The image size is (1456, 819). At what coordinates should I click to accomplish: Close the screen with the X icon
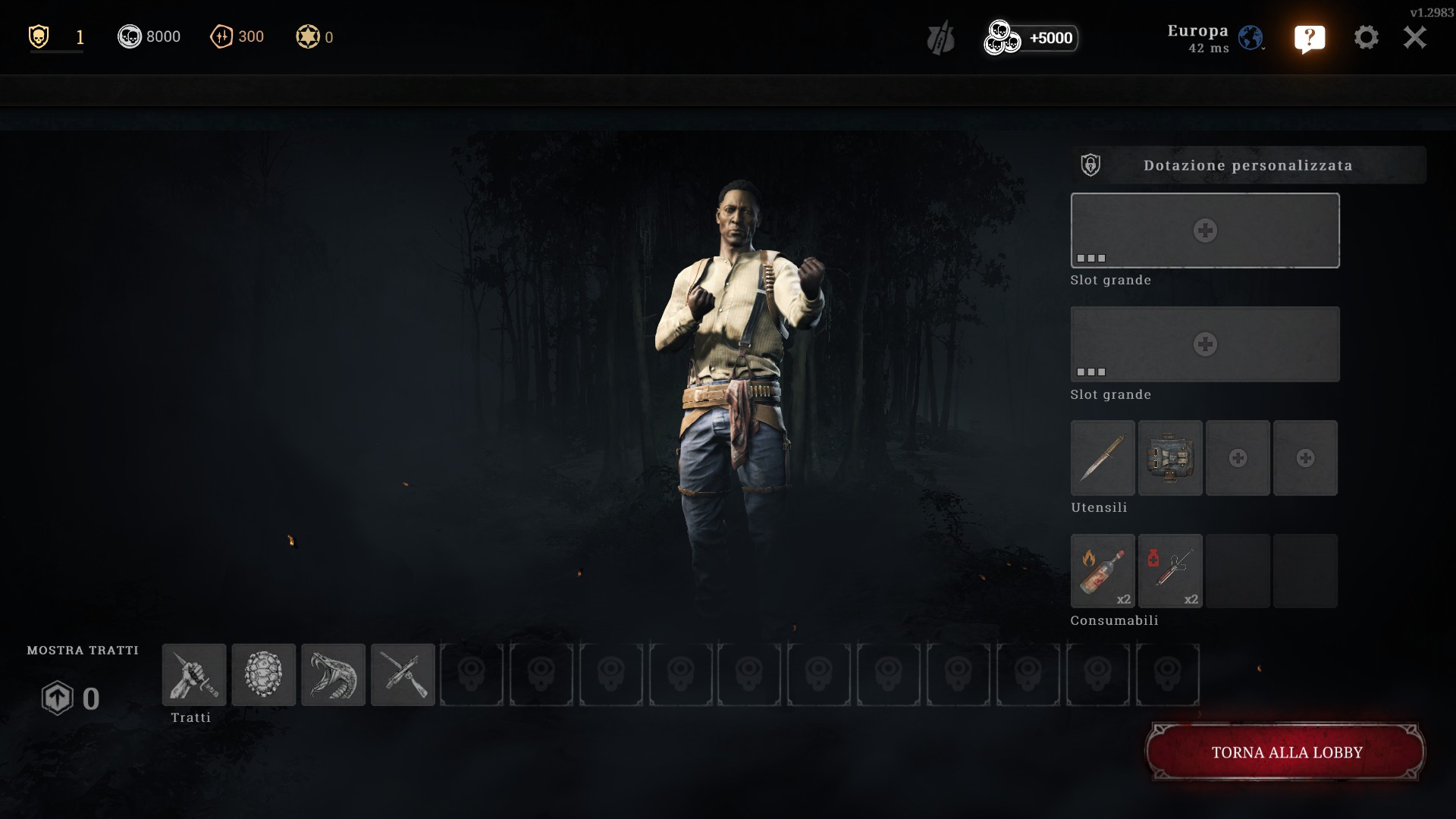(1414, 37)
